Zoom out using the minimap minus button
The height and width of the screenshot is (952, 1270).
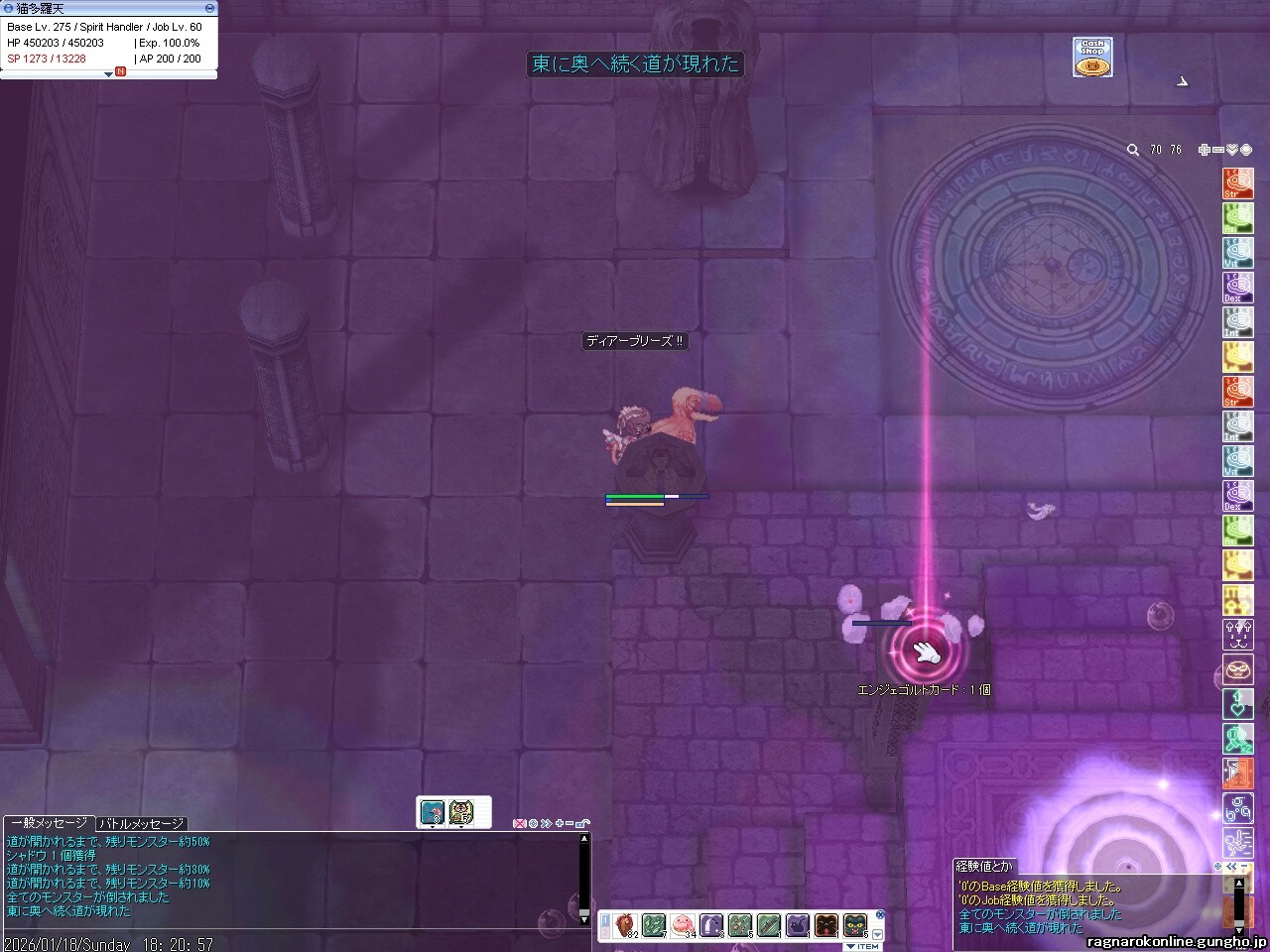coord(1217,150)
